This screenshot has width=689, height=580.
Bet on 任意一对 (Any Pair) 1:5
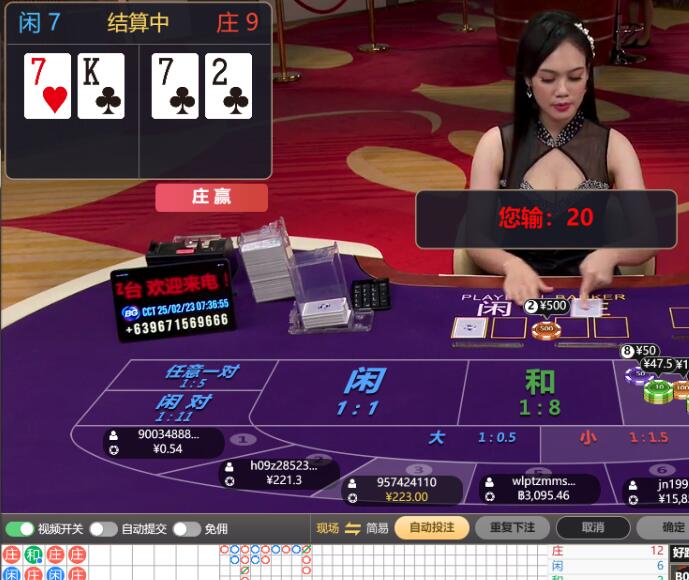(x=200, y=376)
